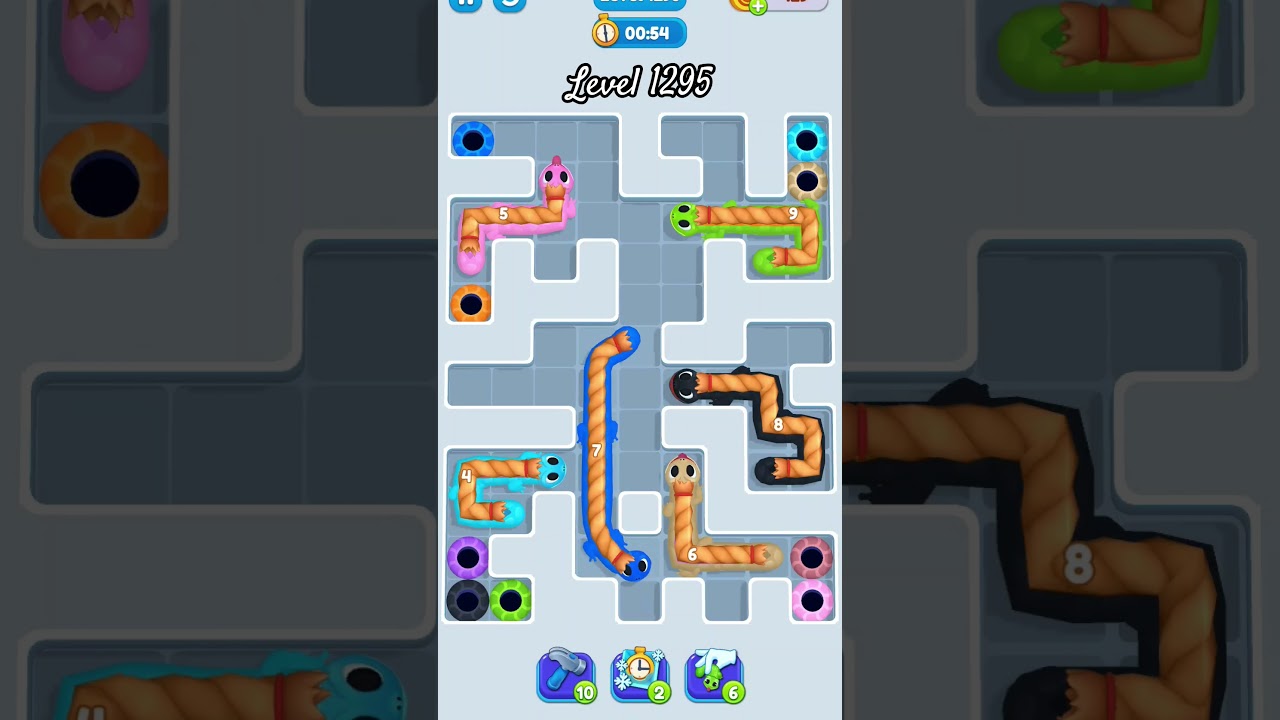Viewport: 1280px width, 720px height.
Task: Use the snake-grab glove booster
Action: [714, 675]
